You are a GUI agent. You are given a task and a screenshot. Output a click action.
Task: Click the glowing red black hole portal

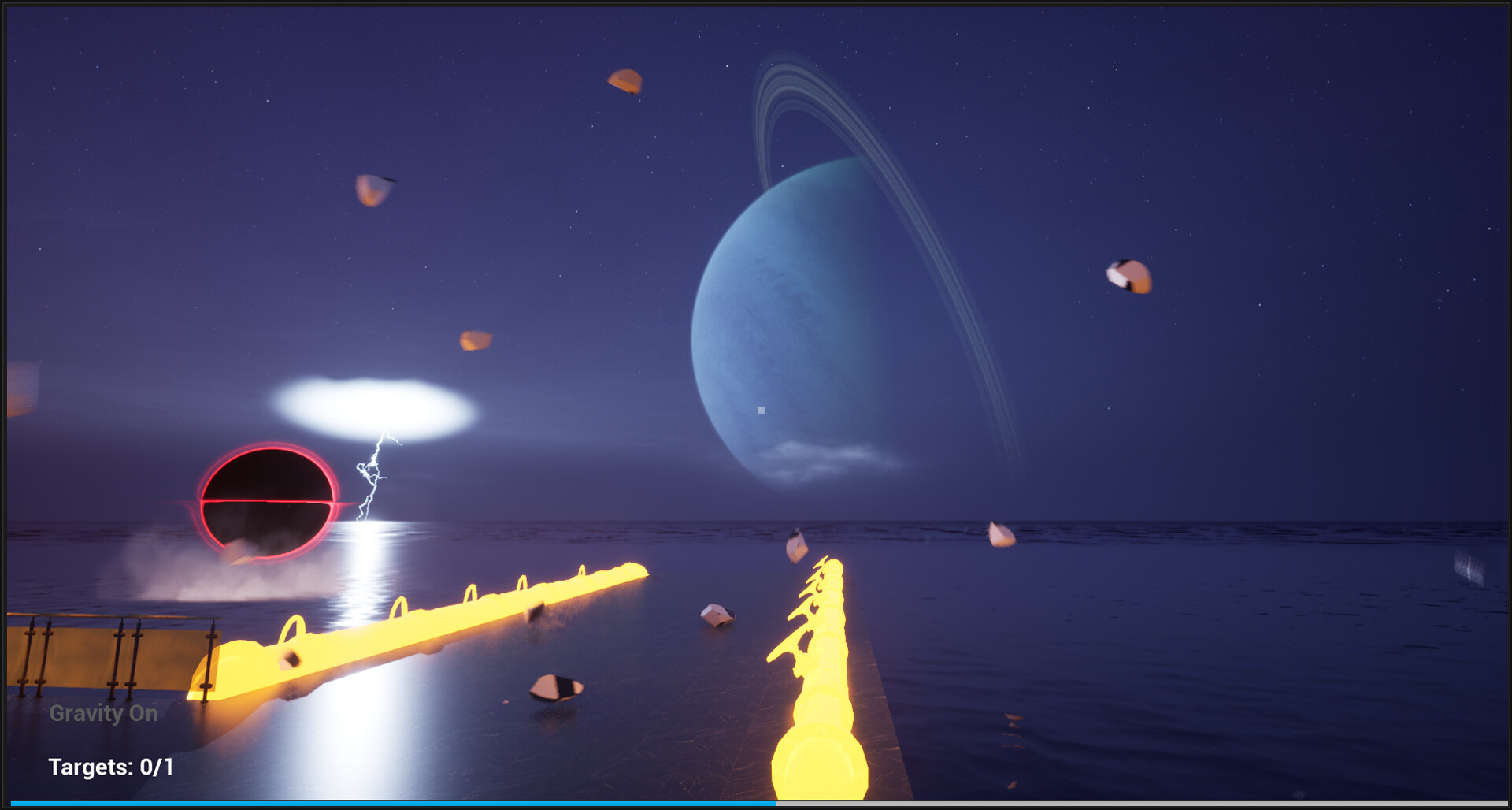(x=268, y=502)
